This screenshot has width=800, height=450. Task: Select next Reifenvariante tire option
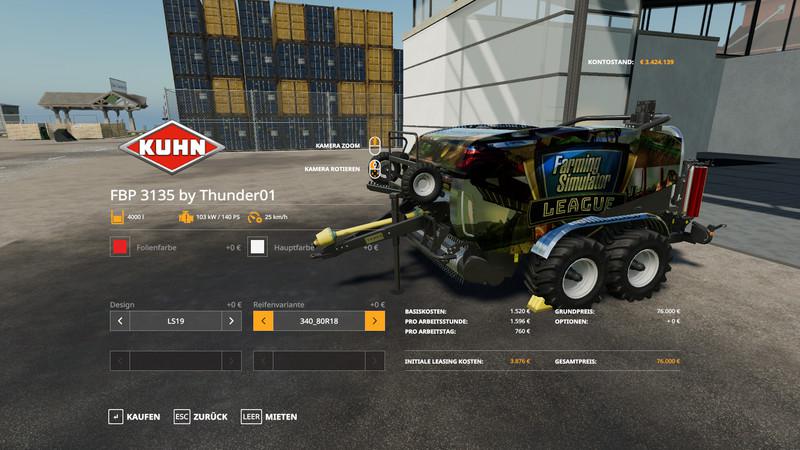[x=375, y=321]
